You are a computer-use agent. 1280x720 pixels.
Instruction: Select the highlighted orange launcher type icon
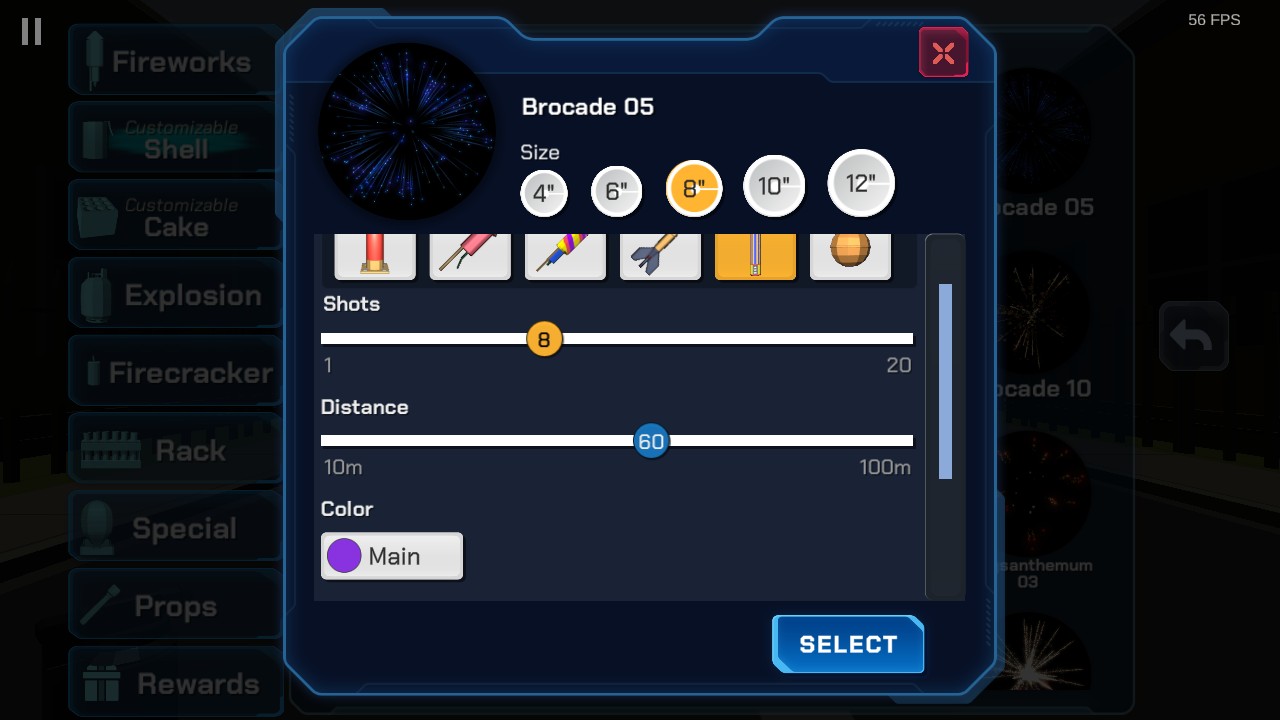point(755,256)
